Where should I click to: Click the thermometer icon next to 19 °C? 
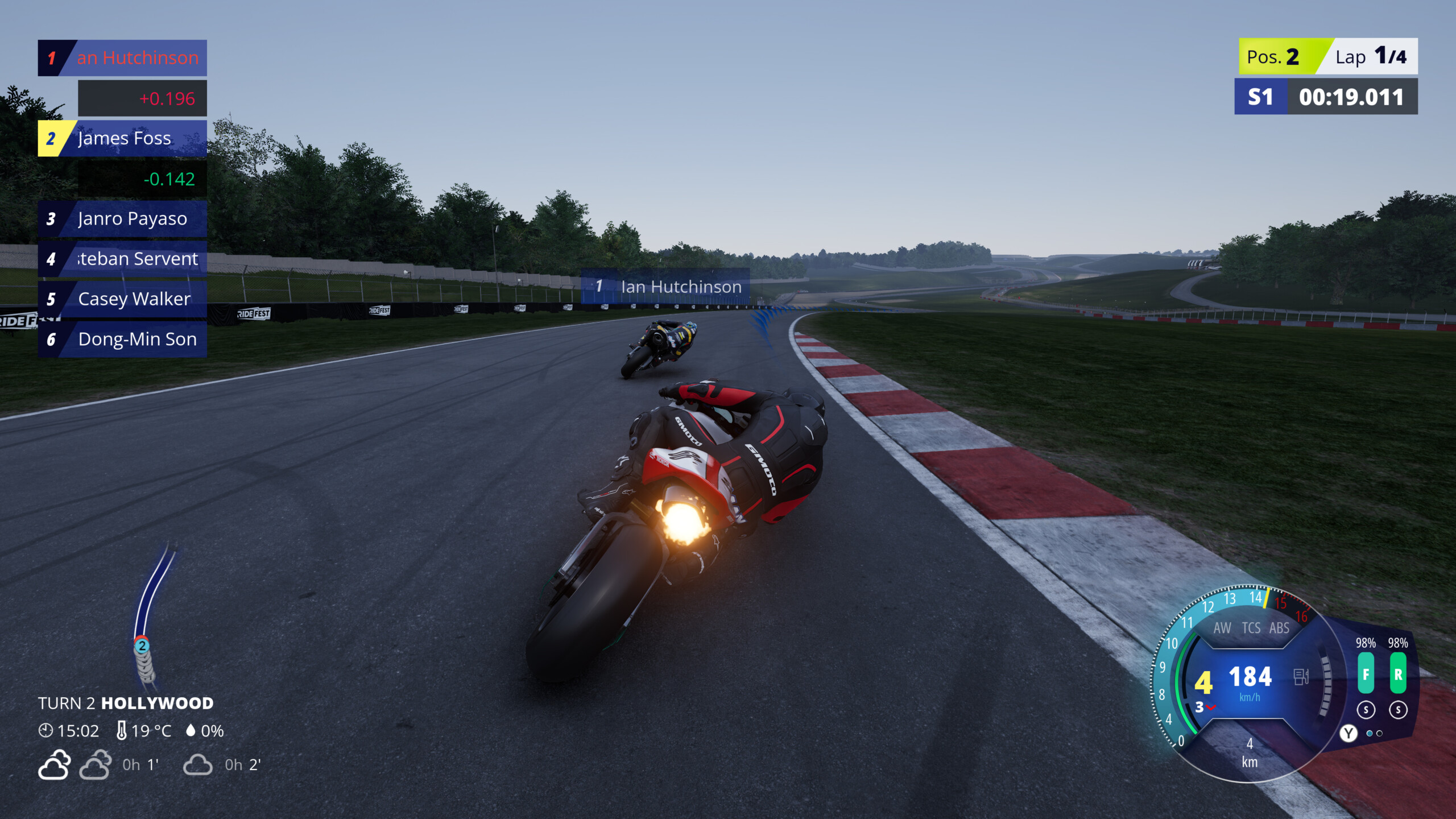click(122, 731)
